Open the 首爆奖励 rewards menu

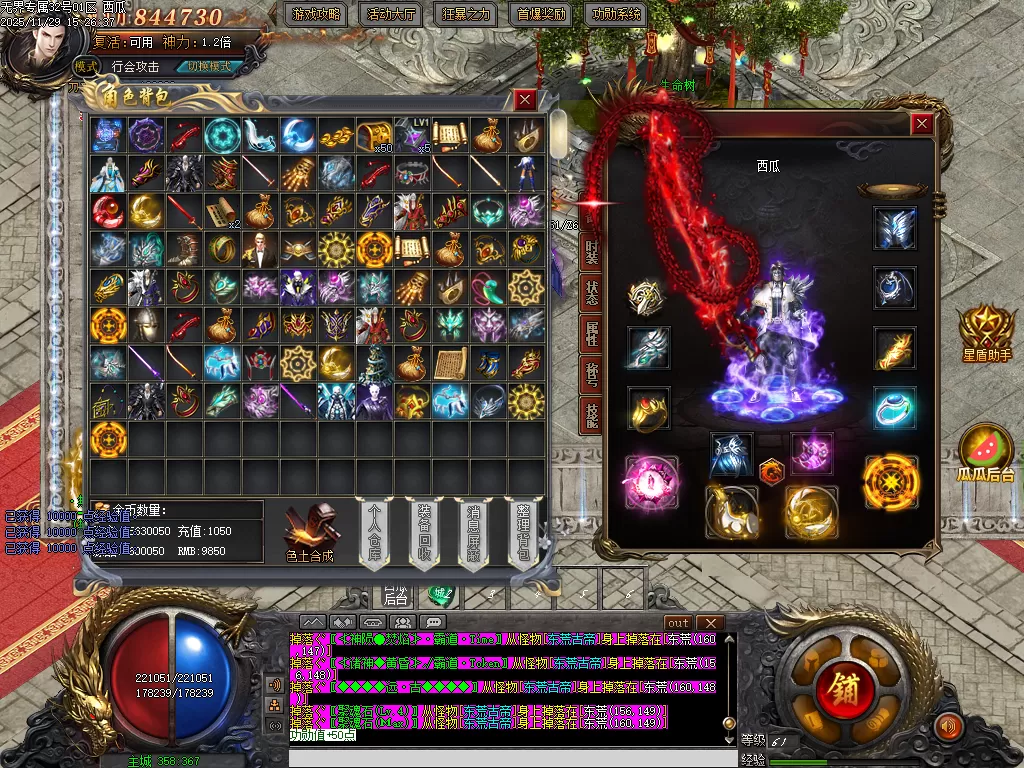point(541,15)
